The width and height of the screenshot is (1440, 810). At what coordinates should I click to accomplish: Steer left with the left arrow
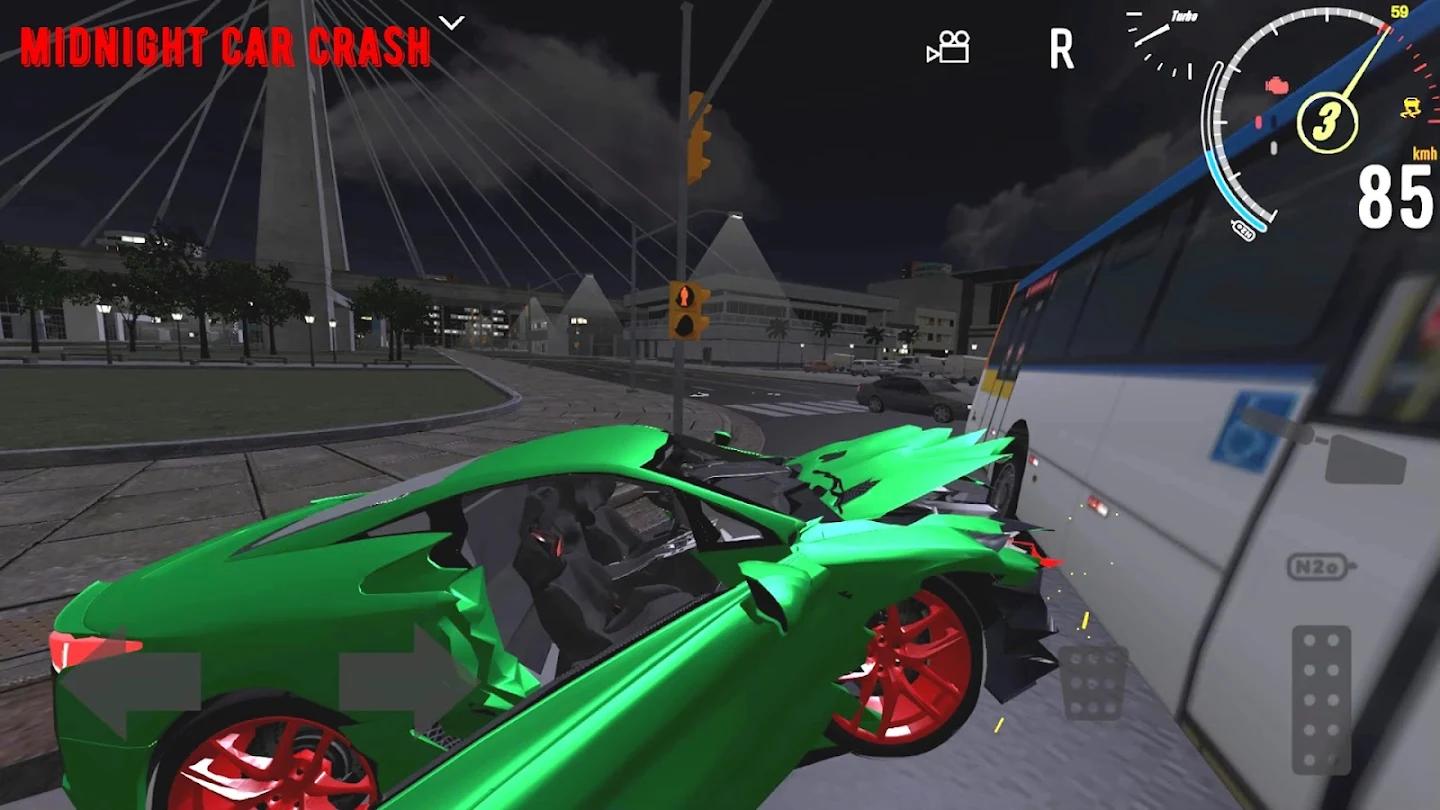(x=130, y=683)
